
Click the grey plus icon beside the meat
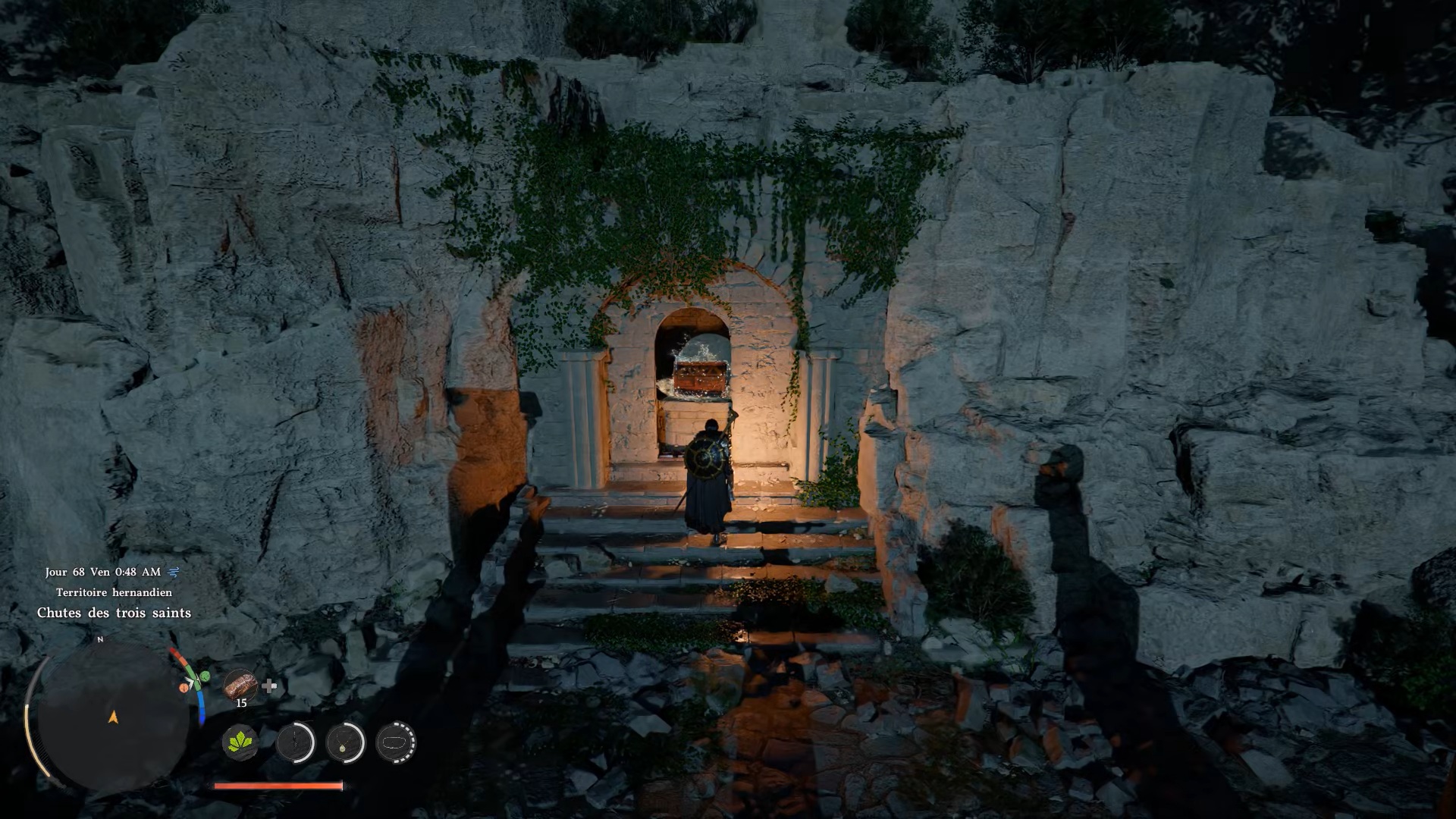pos(269,686)
